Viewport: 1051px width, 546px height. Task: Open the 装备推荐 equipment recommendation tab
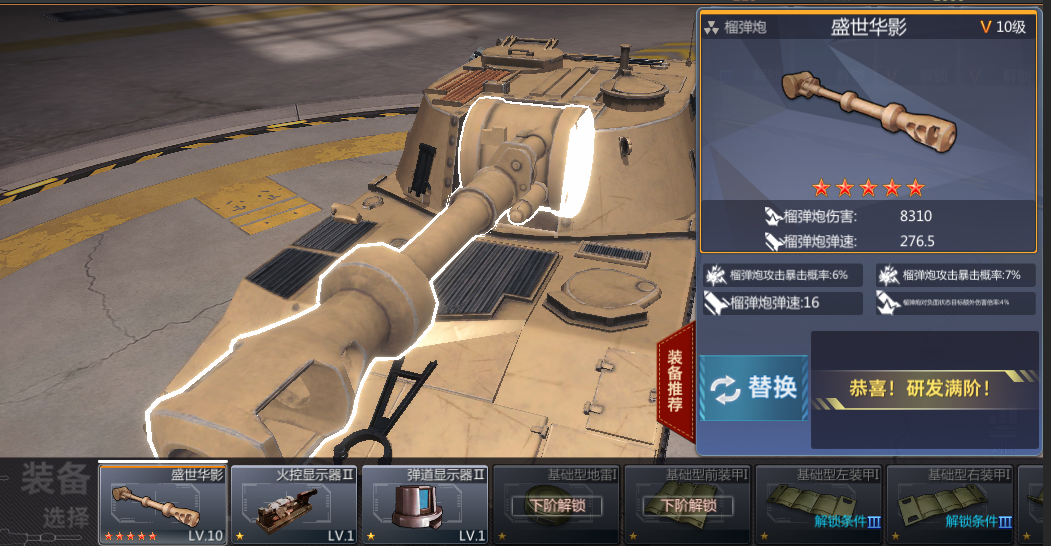pyautogui.click(x=676, y=382)
